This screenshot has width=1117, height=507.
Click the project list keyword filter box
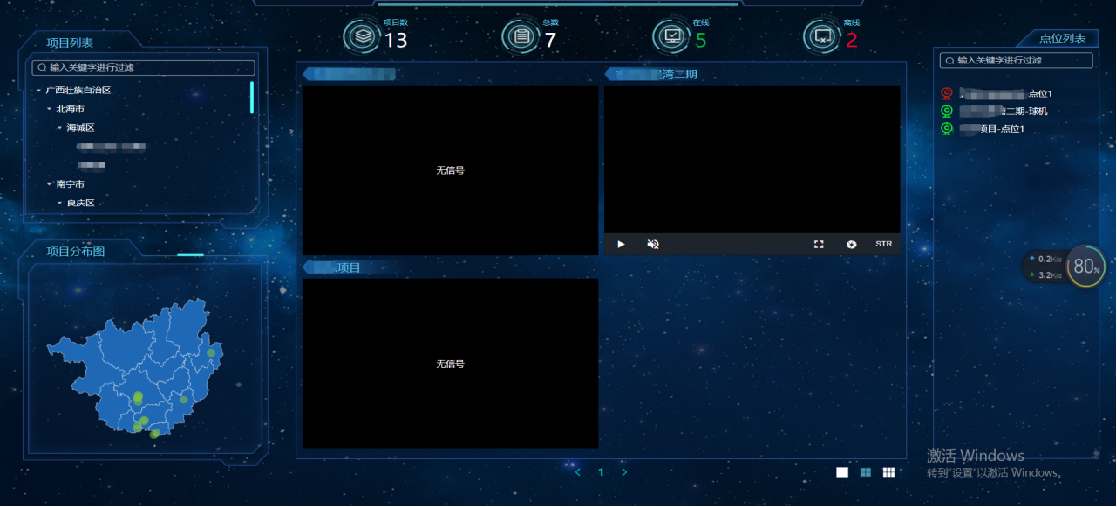coord(145,68)
